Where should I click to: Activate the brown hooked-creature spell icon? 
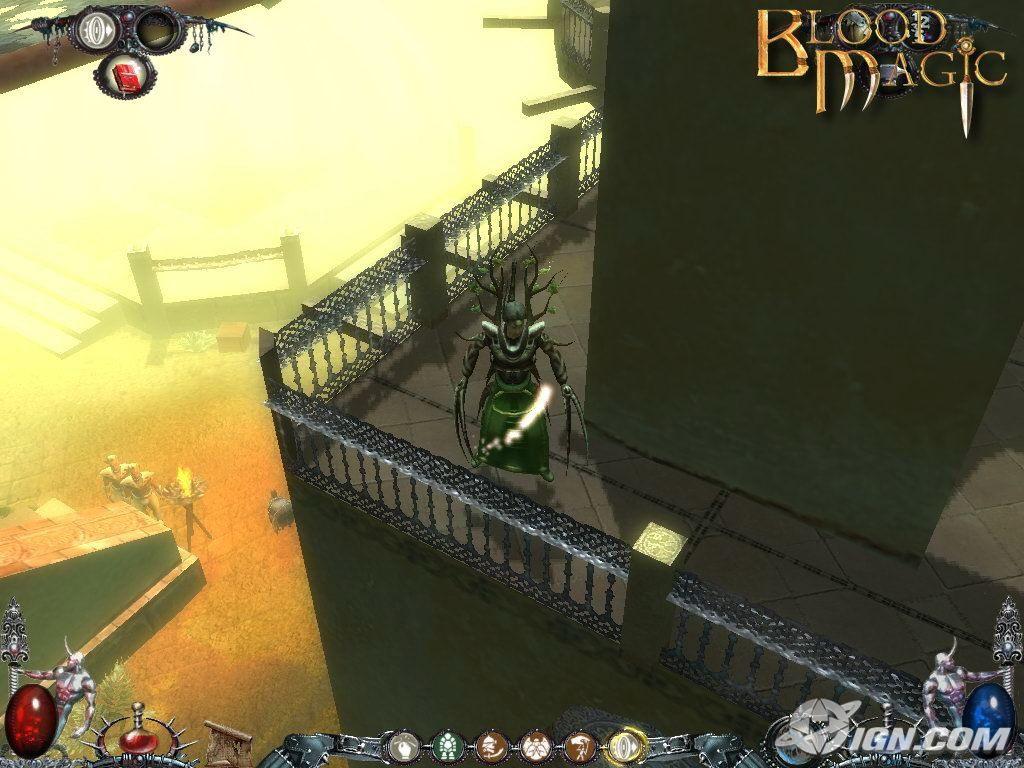pos(579,745)
